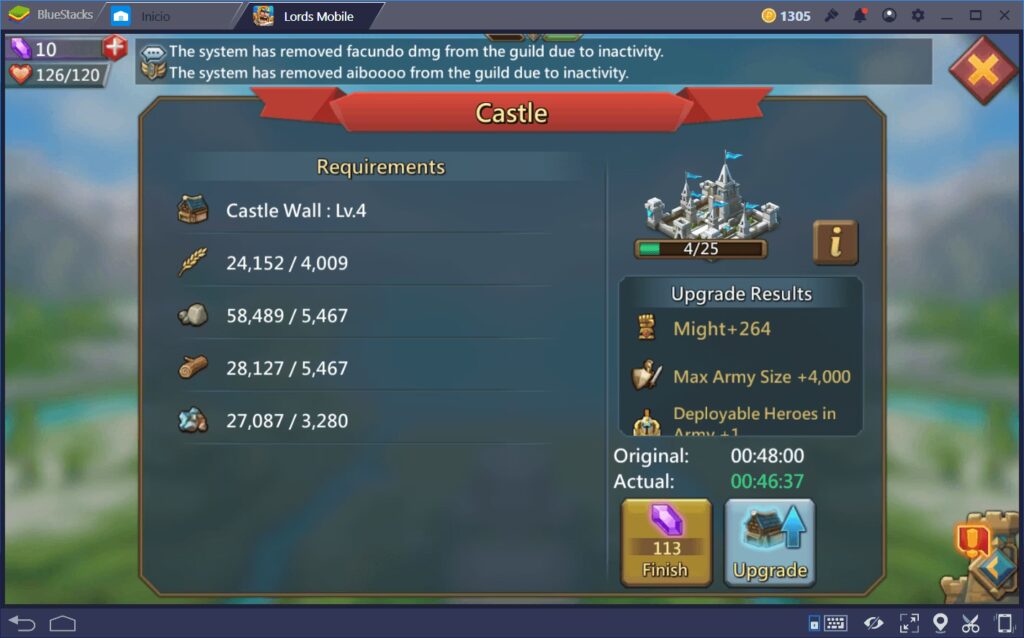Screen dimensions: 1024x638
Task: Finish instantly for 113 gems
Action: 666,543
